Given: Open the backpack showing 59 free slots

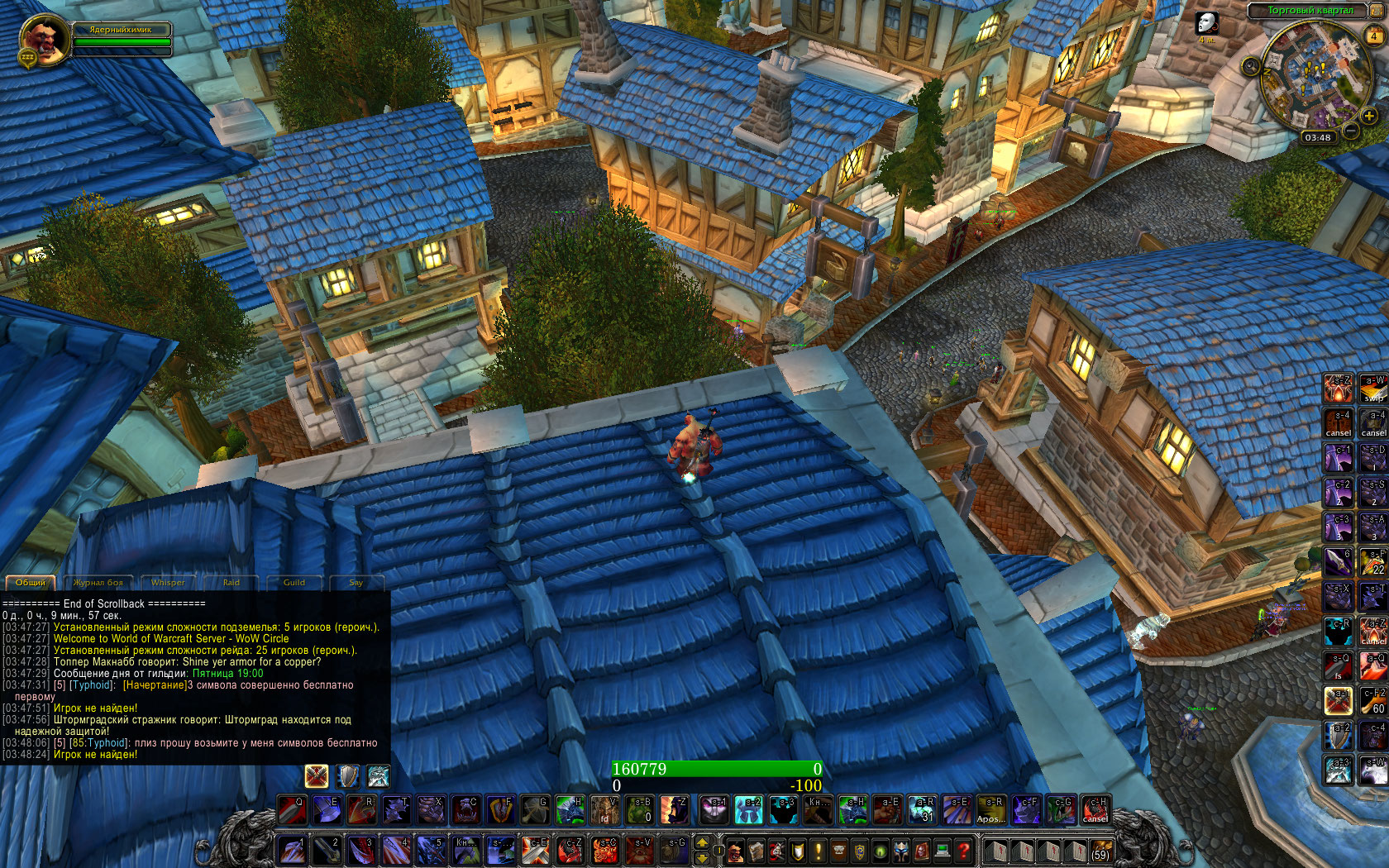Looking at the screenshot, I should coord(1100,851).
